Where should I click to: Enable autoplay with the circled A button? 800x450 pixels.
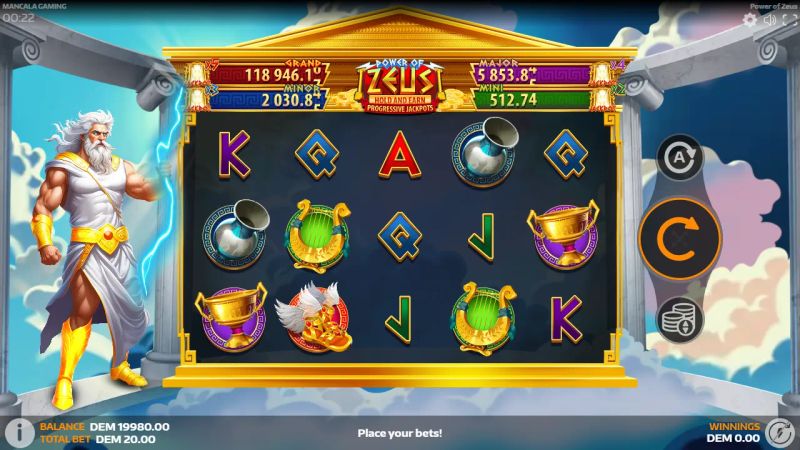pyautogui.click(x=680, y=157)
